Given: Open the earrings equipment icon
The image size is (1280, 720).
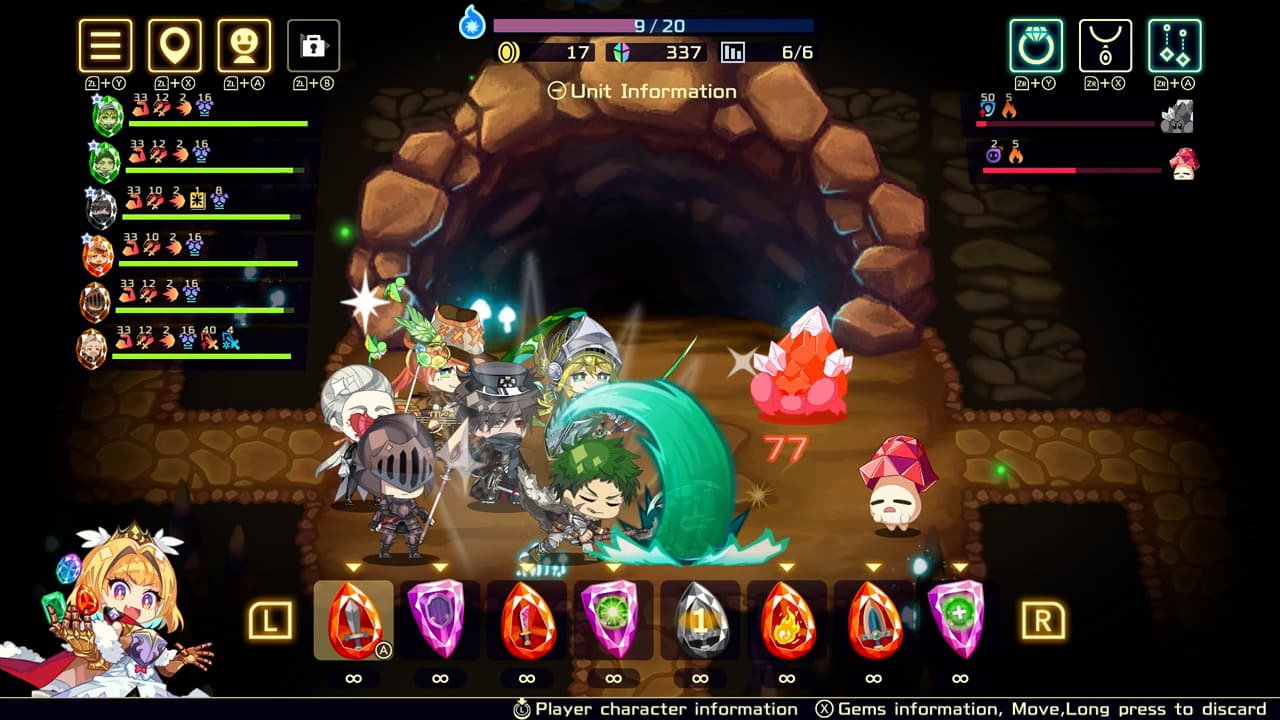Looking at the screenshot, I should pos(1174,46).
